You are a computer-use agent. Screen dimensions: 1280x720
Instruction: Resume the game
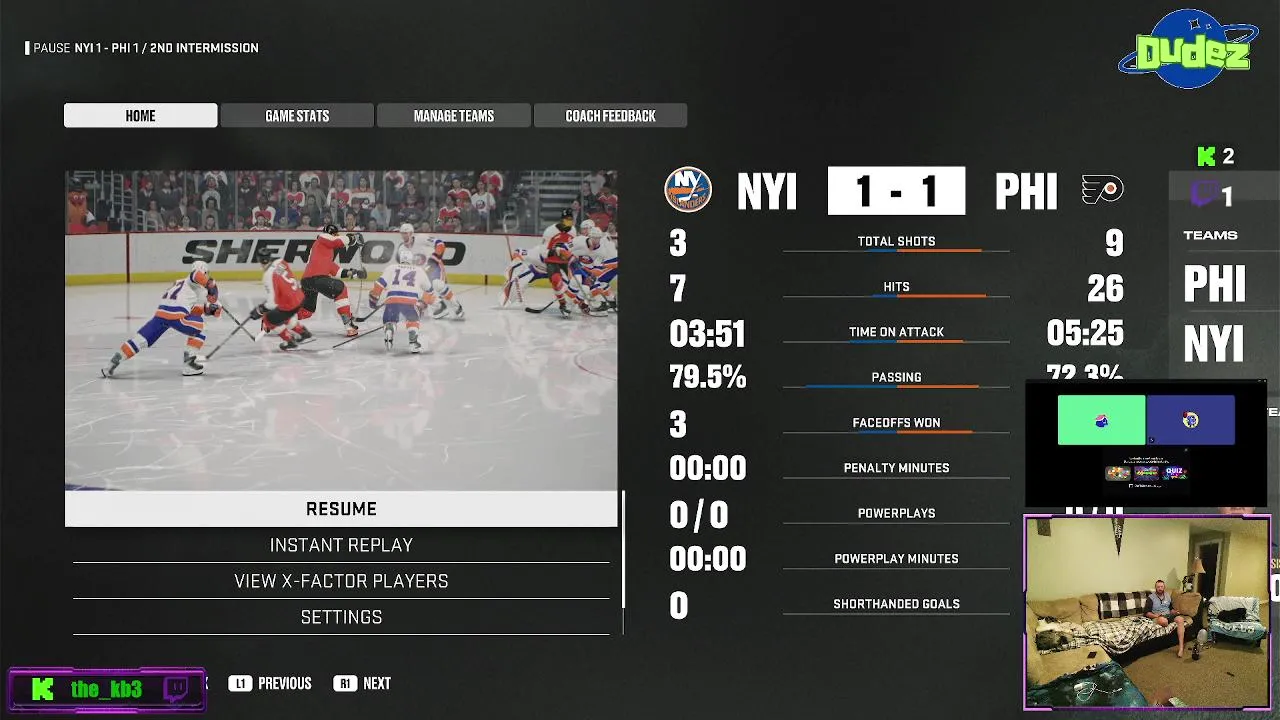click(341, 509)
